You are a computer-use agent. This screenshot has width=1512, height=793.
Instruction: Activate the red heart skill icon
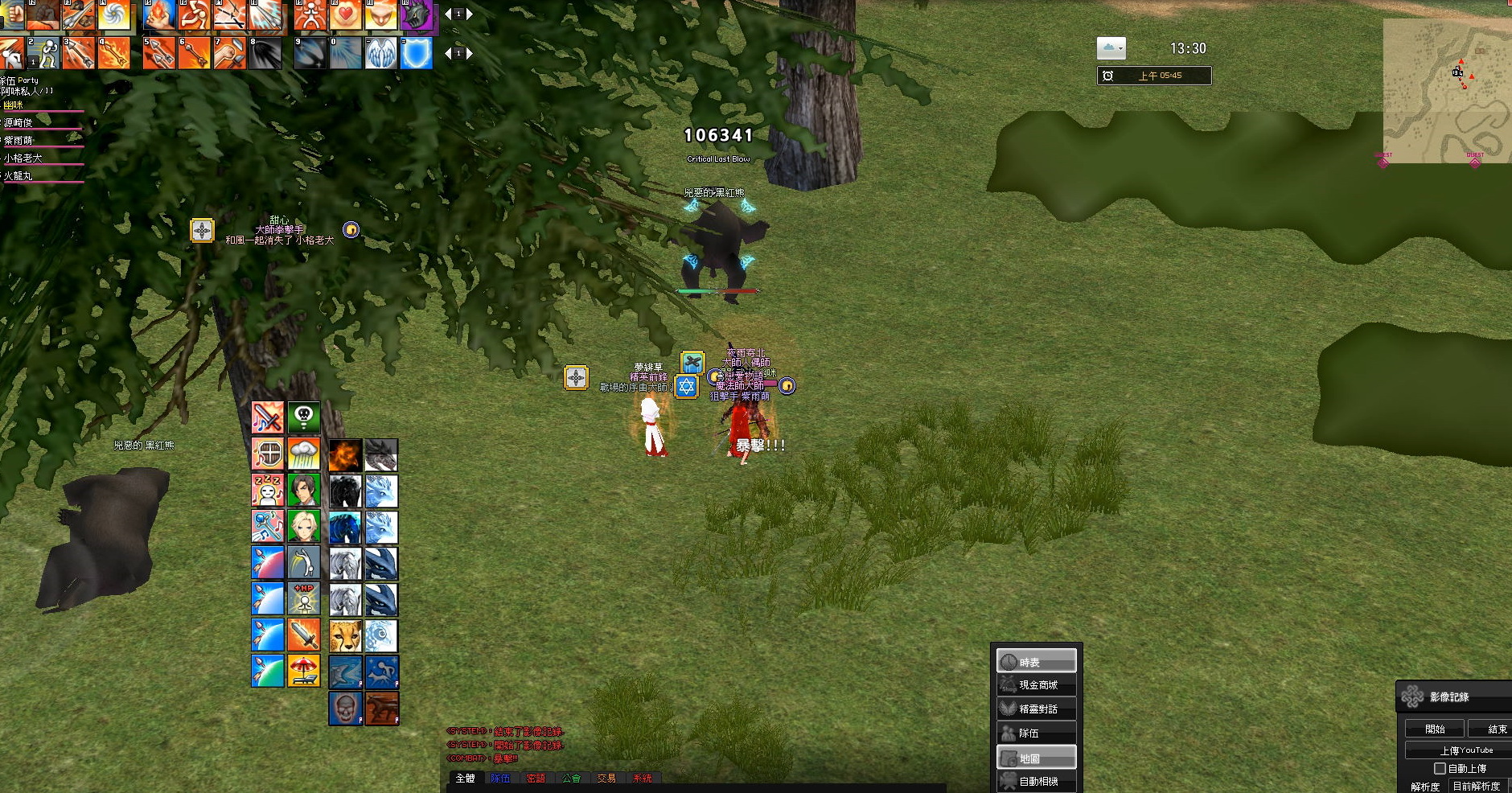coord(346,15)
